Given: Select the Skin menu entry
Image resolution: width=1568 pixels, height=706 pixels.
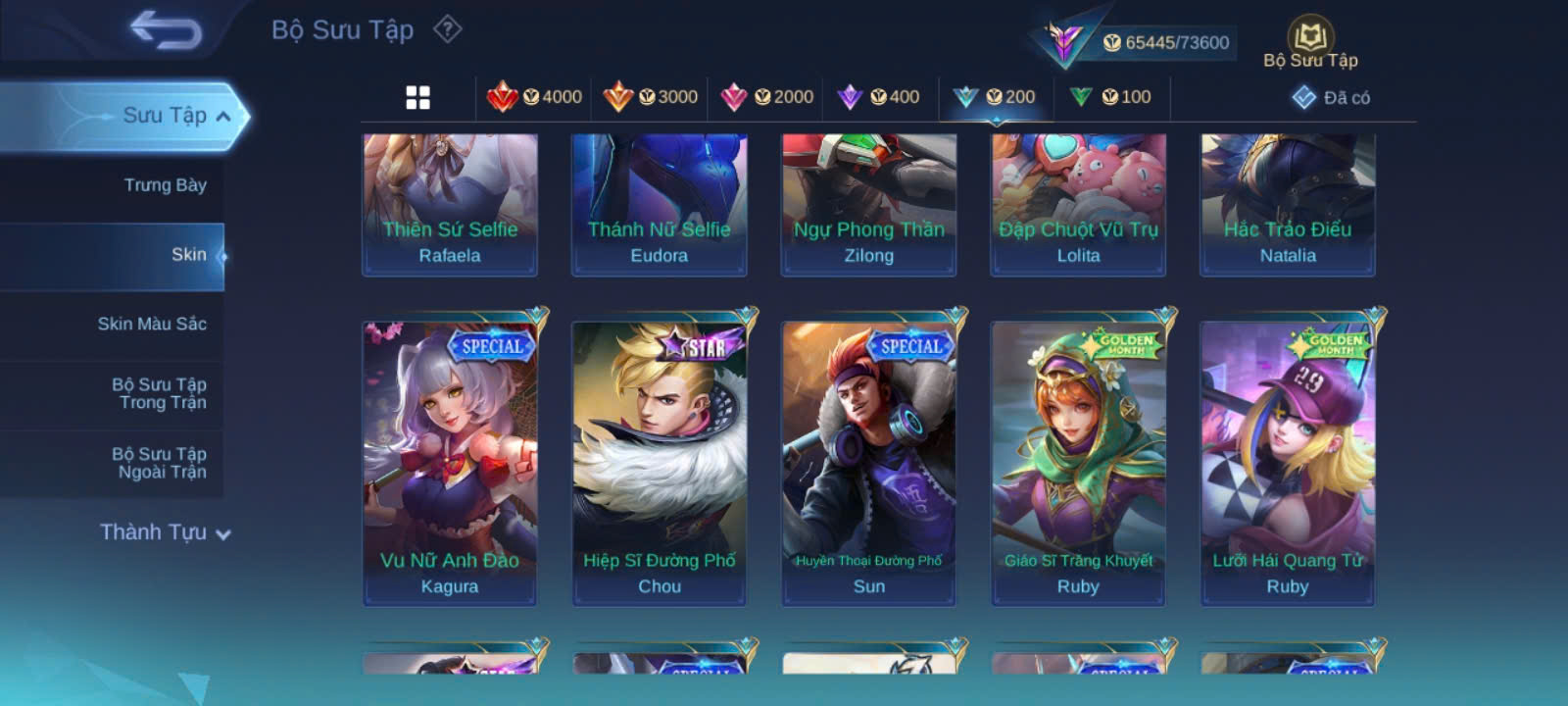Looking at the screenshot, I should 188,255.
